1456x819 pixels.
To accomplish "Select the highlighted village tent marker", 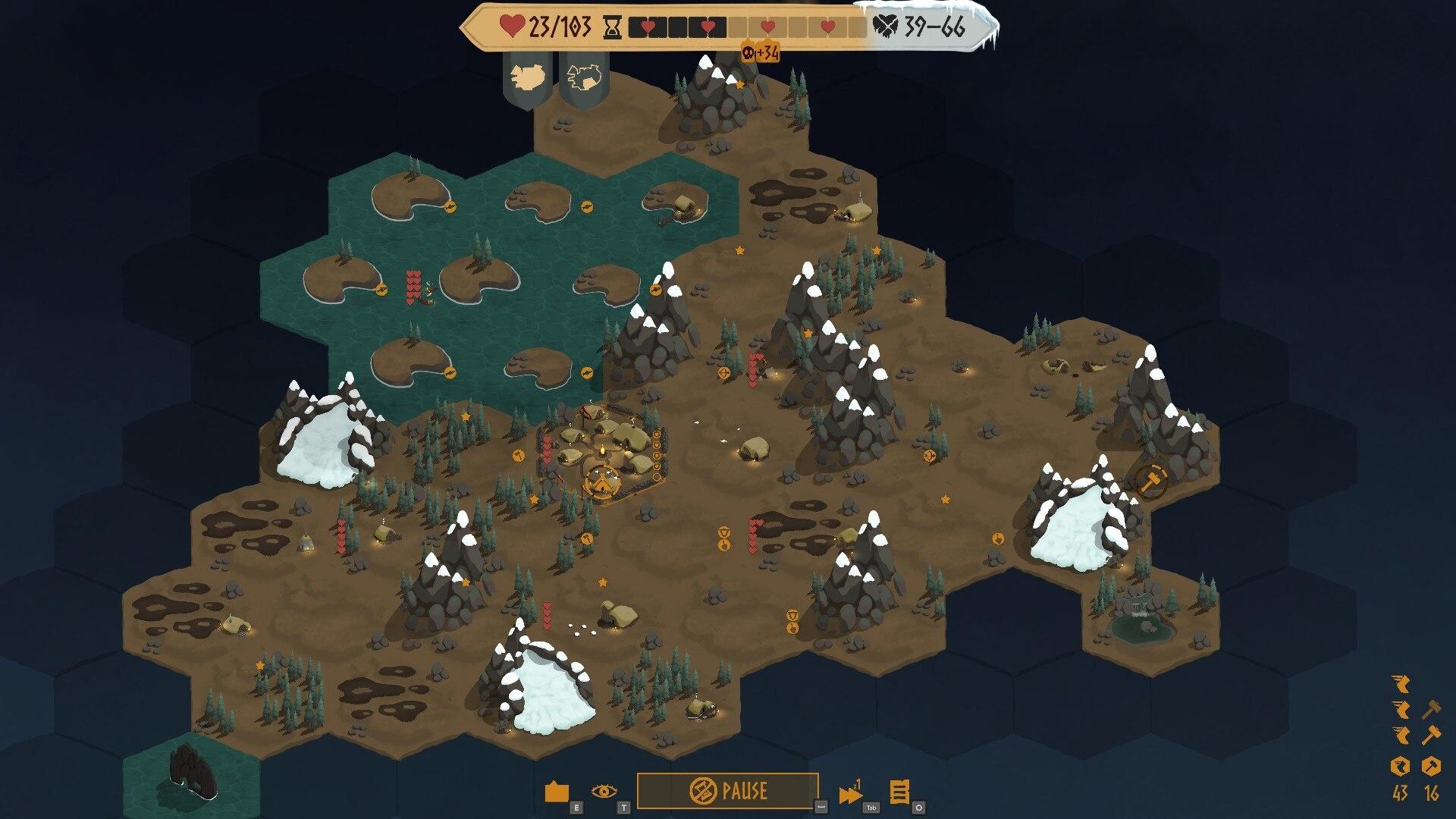I will pos(603,482).
